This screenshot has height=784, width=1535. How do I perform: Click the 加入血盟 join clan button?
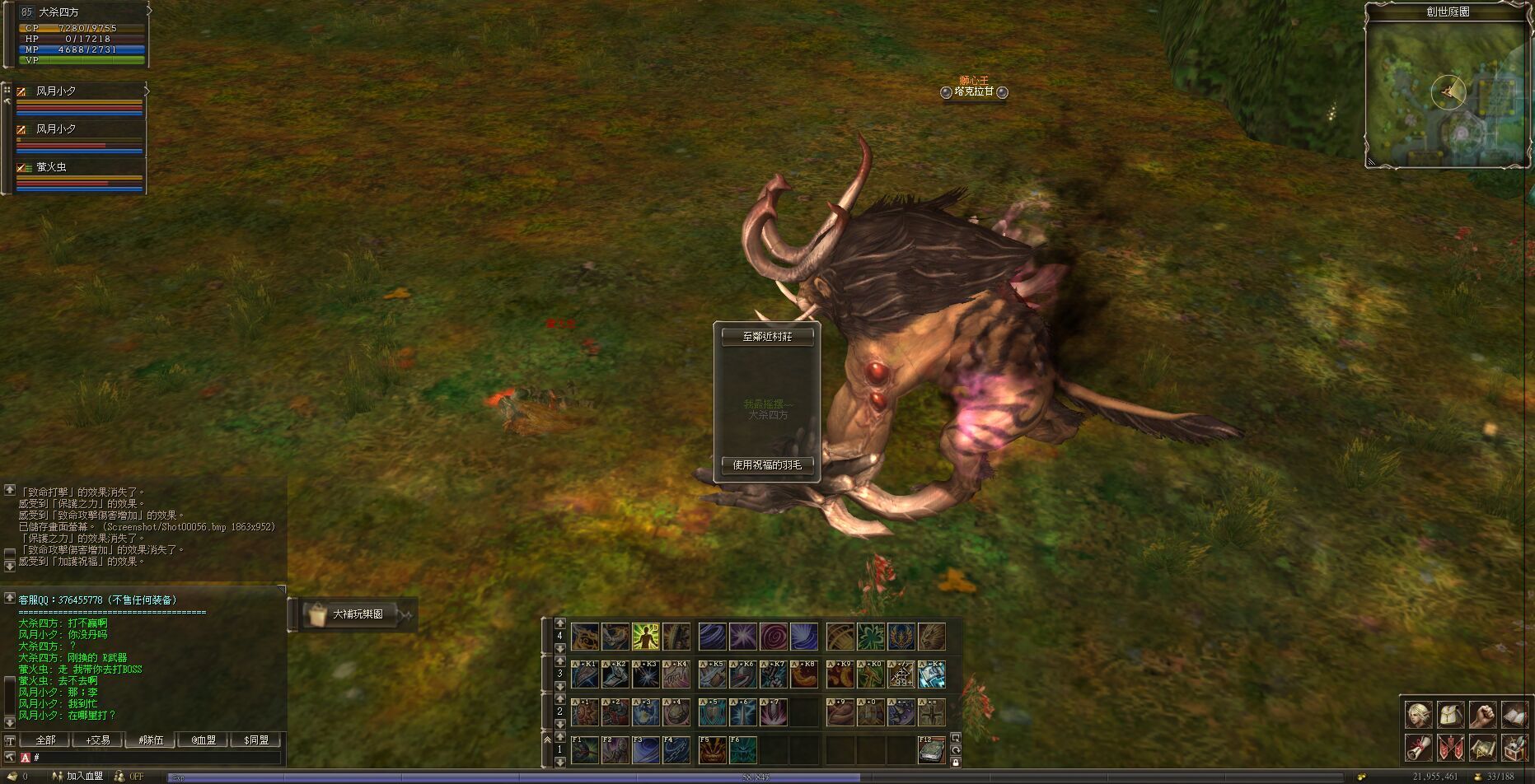(84, 777)
